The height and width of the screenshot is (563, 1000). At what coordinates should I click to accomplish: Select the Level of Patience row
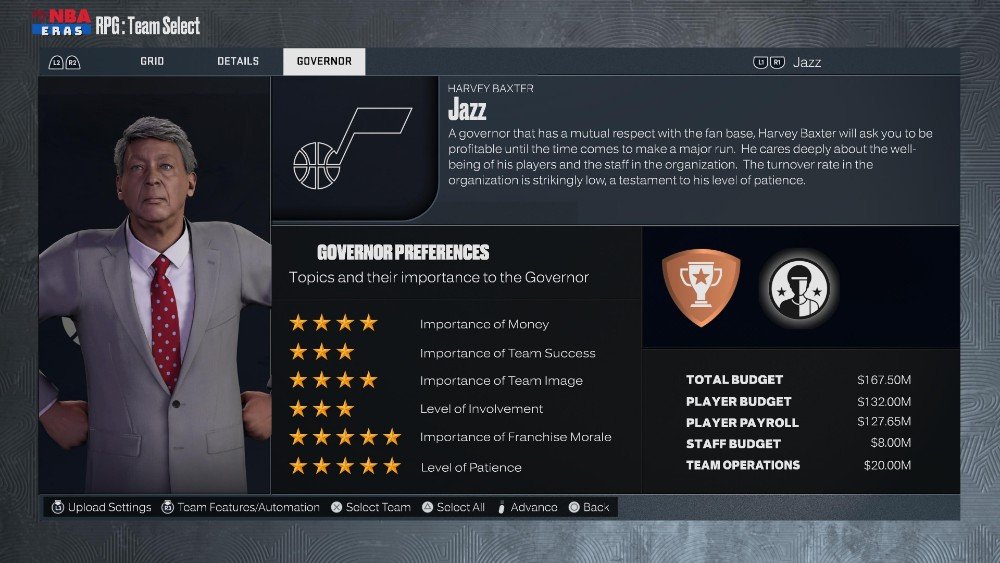tap(455, 467)
